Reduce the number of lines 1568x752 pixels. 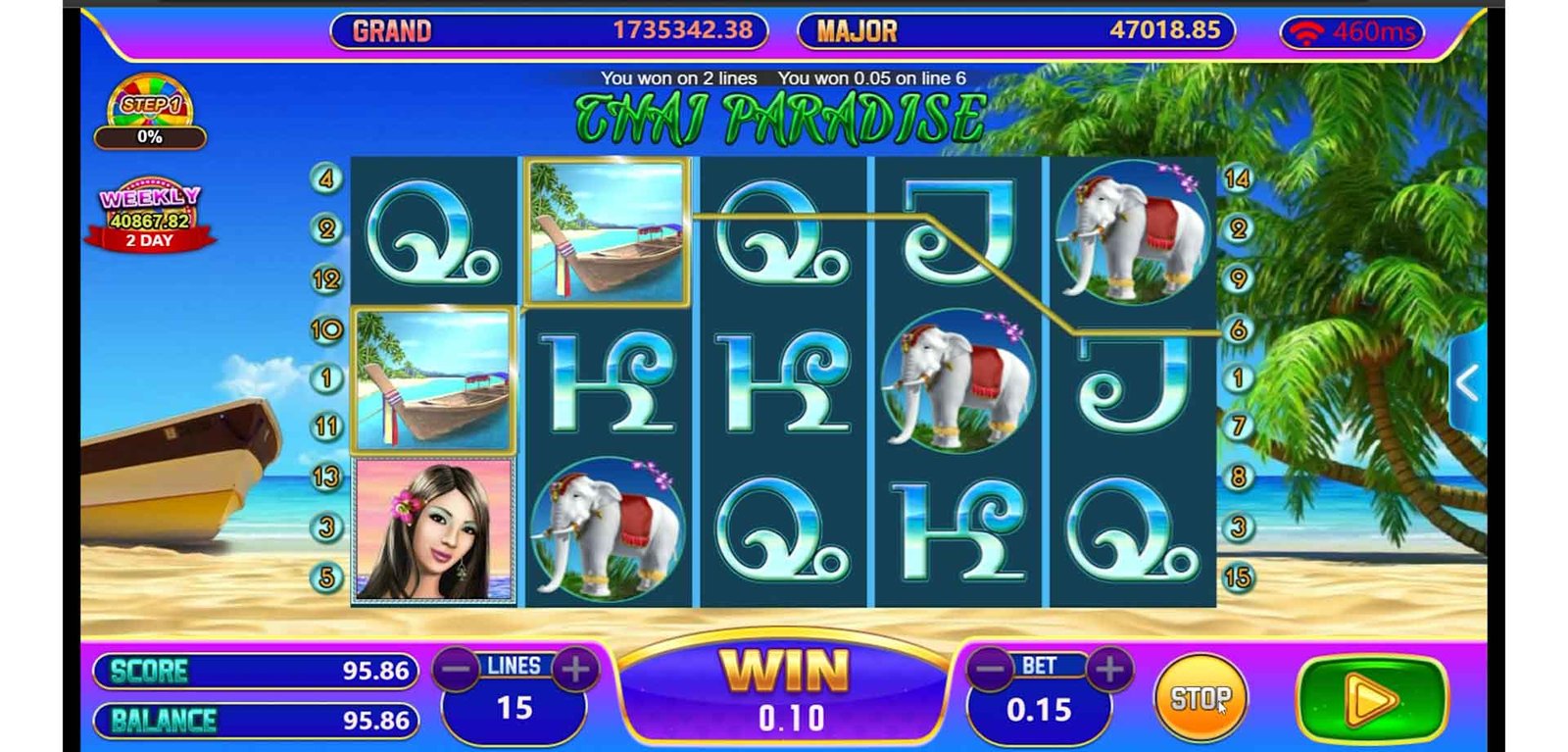click(x=457, y=670)
